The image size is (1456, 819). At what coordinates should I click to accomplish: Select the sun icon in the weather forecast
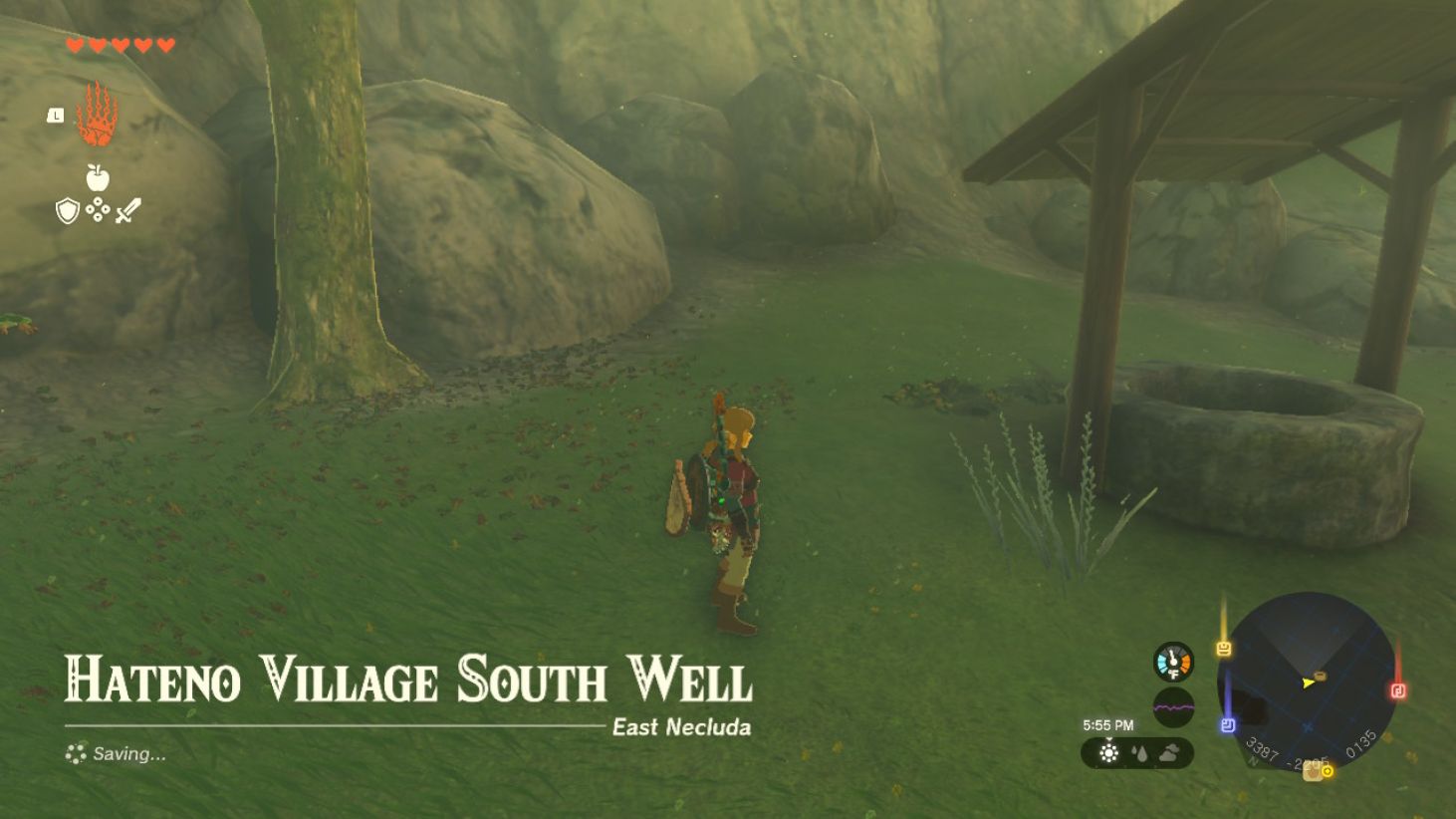click(1108, 753)
